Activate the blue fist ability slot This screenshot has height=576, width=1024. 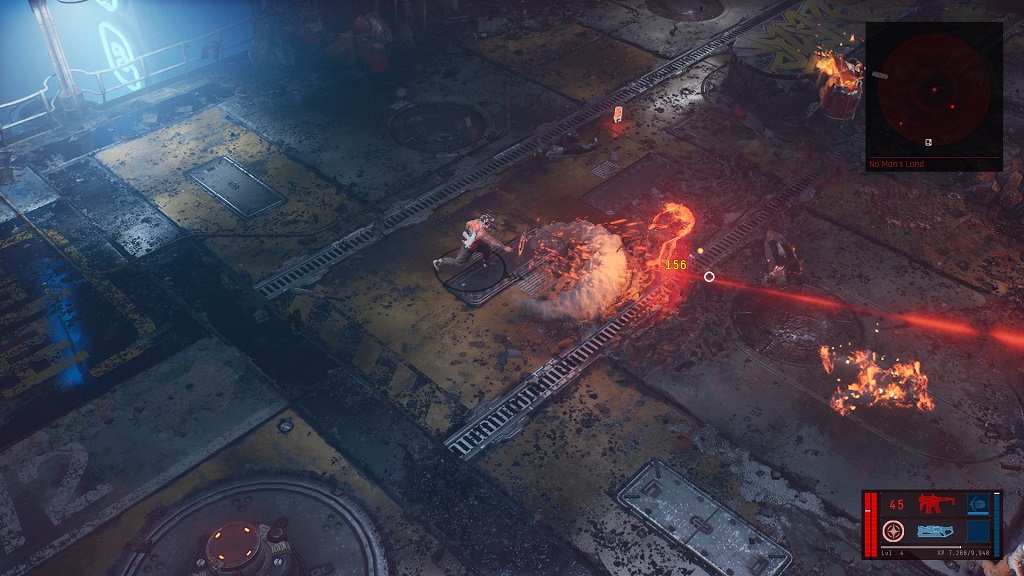pyautogui.click(x=977, y=505)
